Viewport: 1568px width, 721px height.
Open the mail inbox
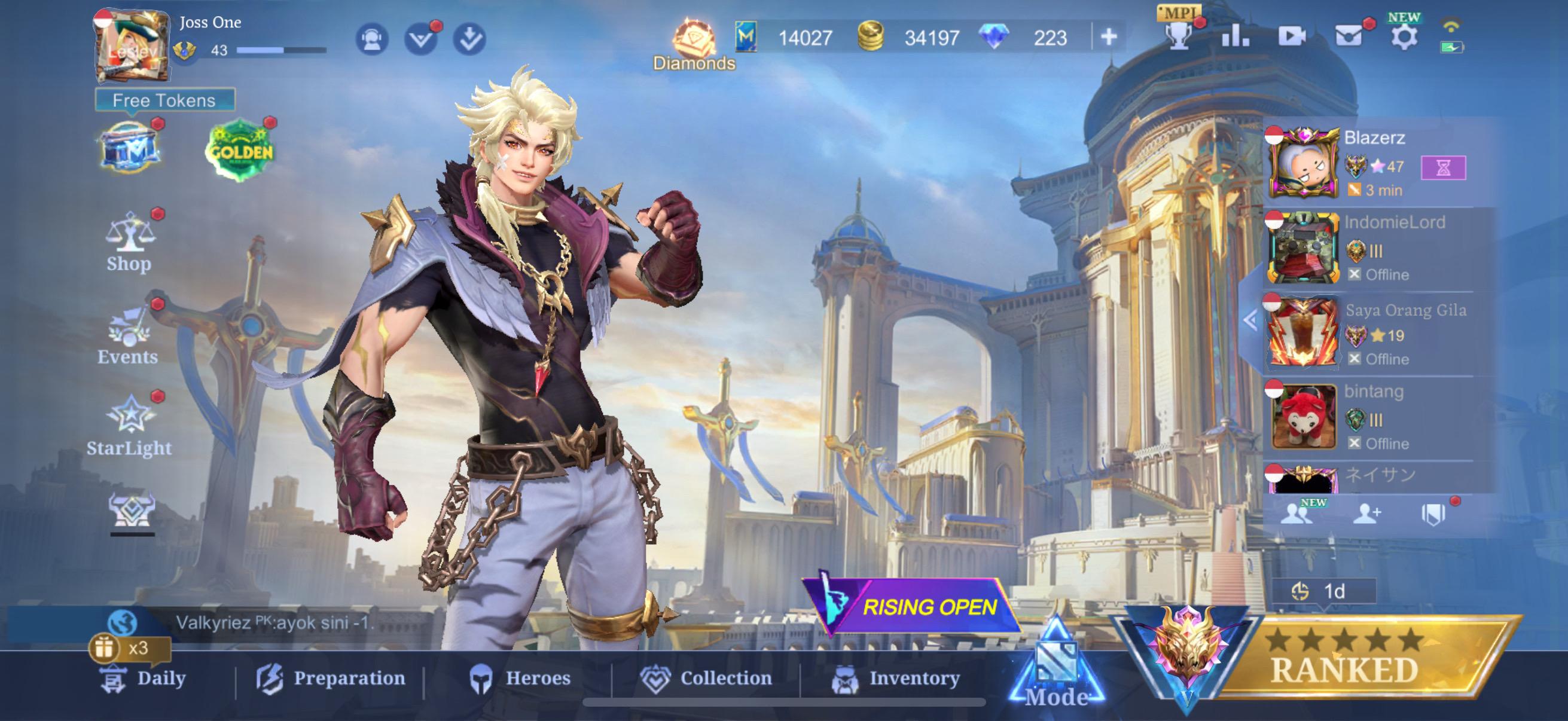coord(1349,36)
